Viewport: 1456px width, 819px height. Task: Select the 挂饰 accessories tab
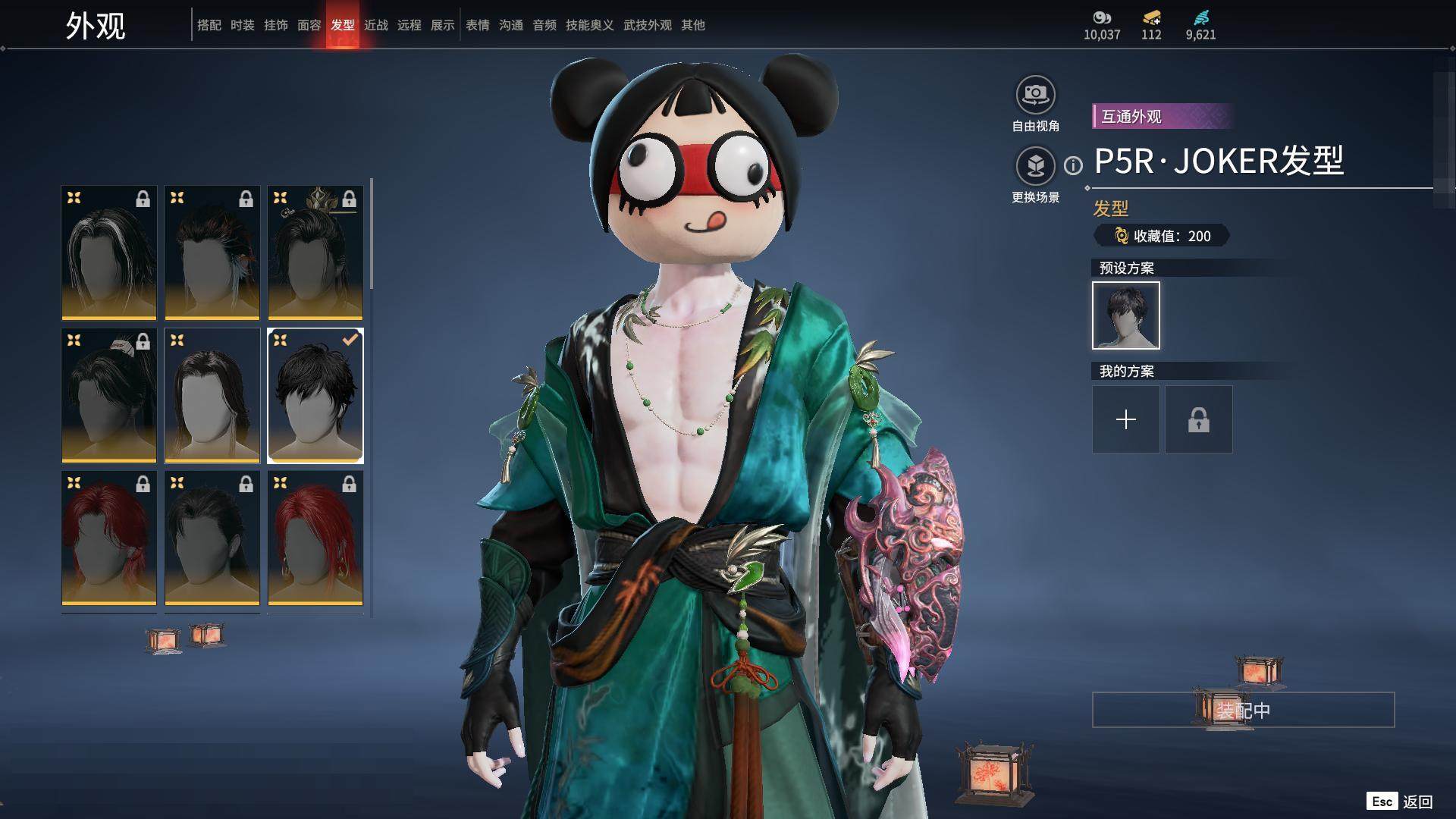click(275, 25)
